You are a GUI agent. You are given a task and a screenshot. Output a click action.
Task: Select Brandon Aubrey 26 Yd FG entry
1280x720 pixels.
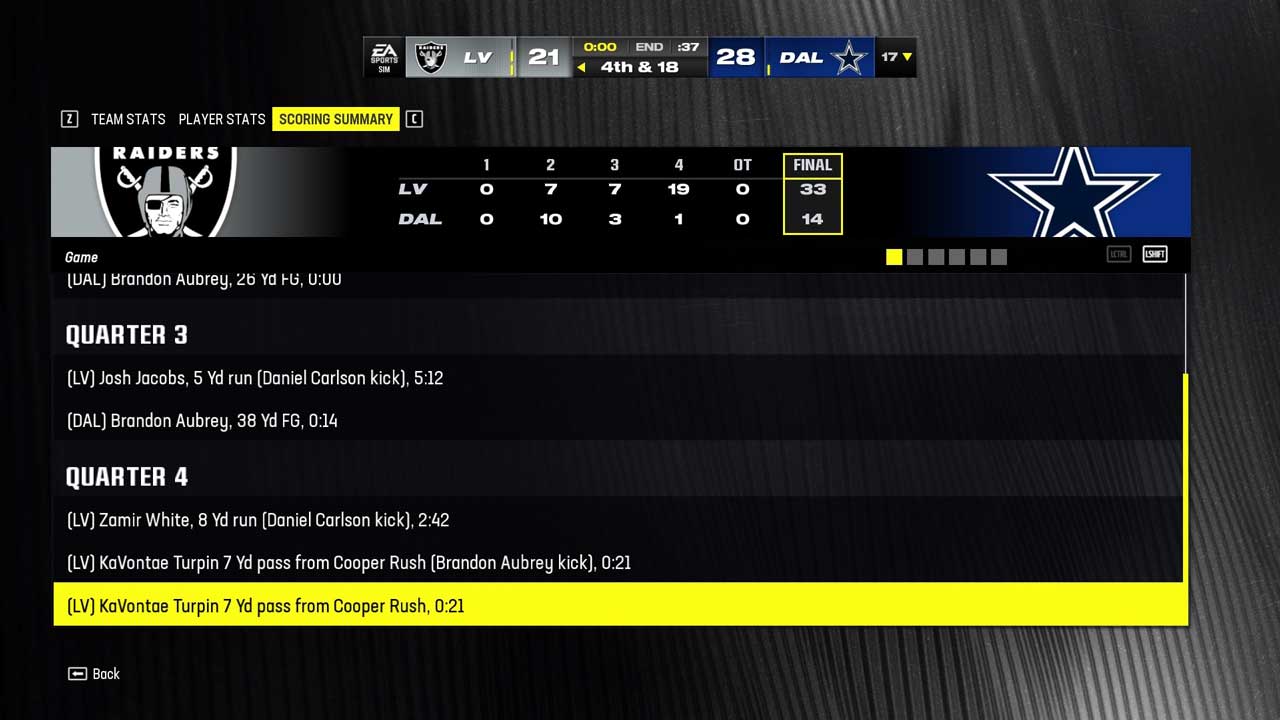[204, 281]
